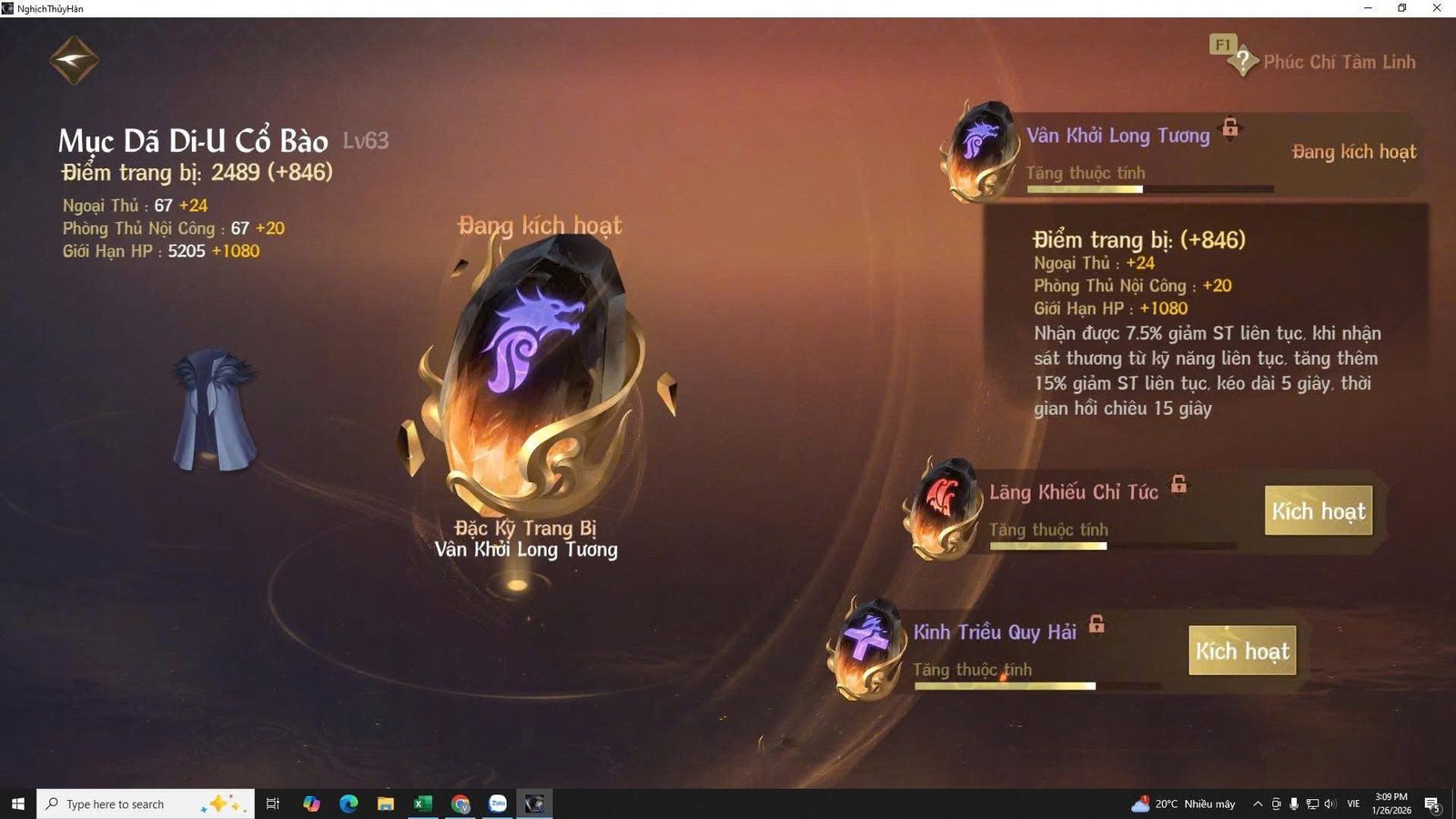Screen dimensions: 1456x819
Task: Open the Windows Start menu
Action: (x=17, y=804)
